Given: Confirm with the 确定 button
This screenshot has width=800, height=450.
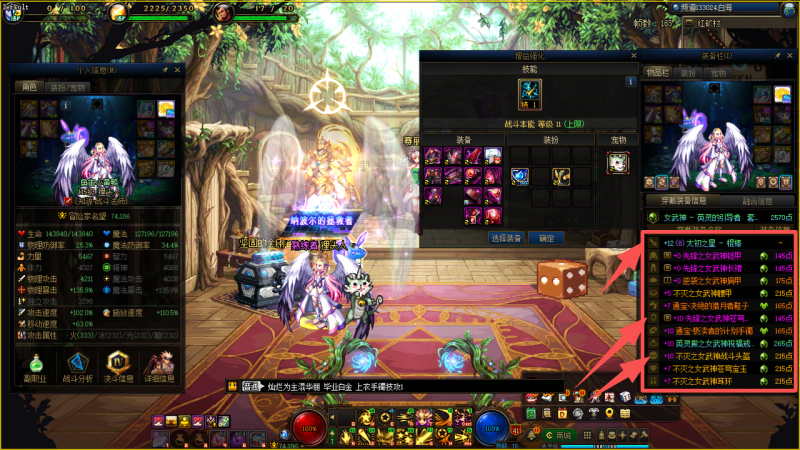Looking at the screenshot, I should pos(546,238).
